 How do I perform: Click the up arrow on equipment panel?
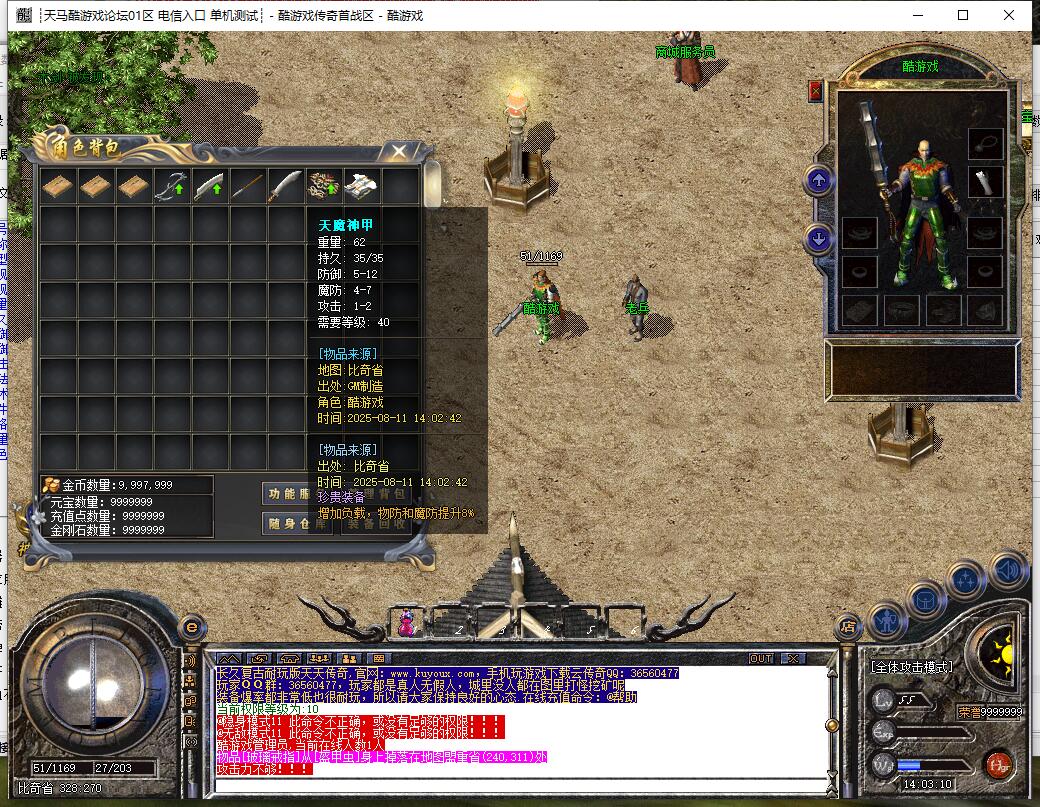(819, 181)
